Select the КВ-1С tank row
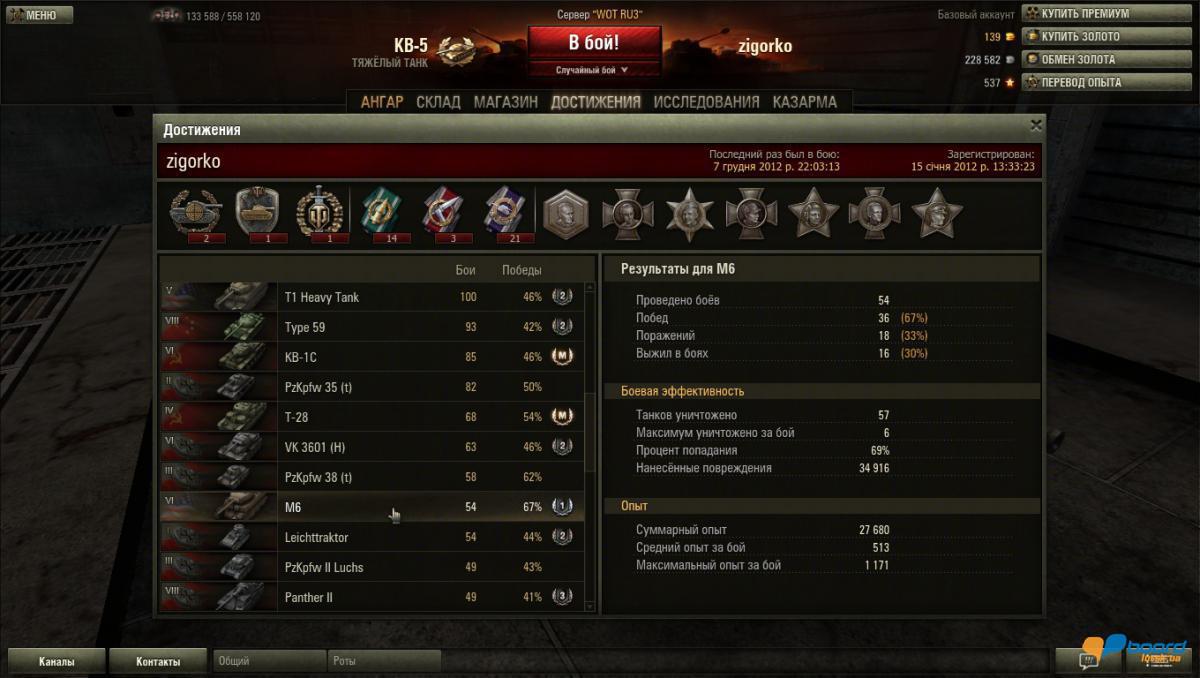This screenshot has height=678, width=1200. point(370,357)
